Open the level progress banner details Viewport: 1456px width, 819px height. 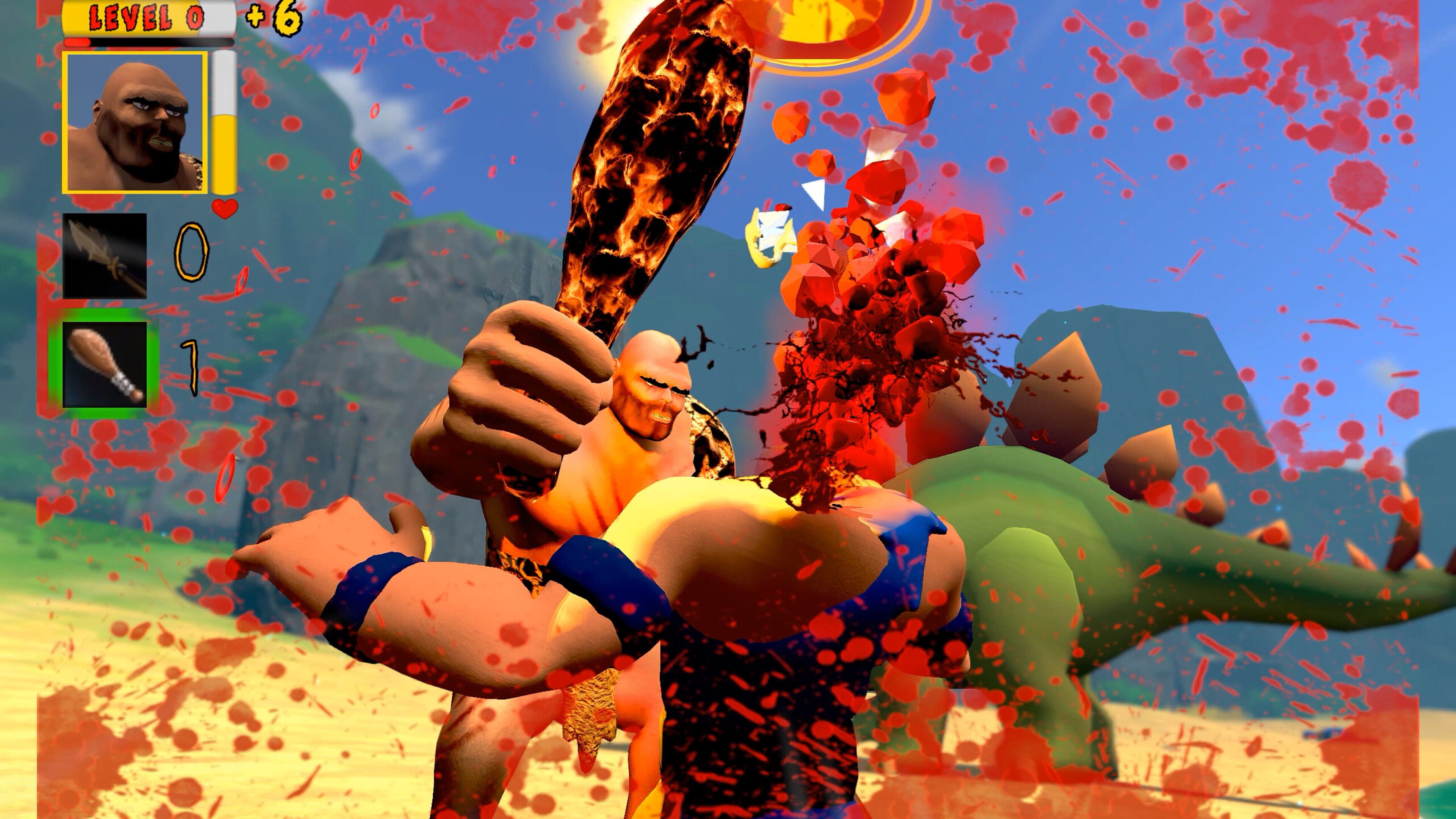(144, 17)
